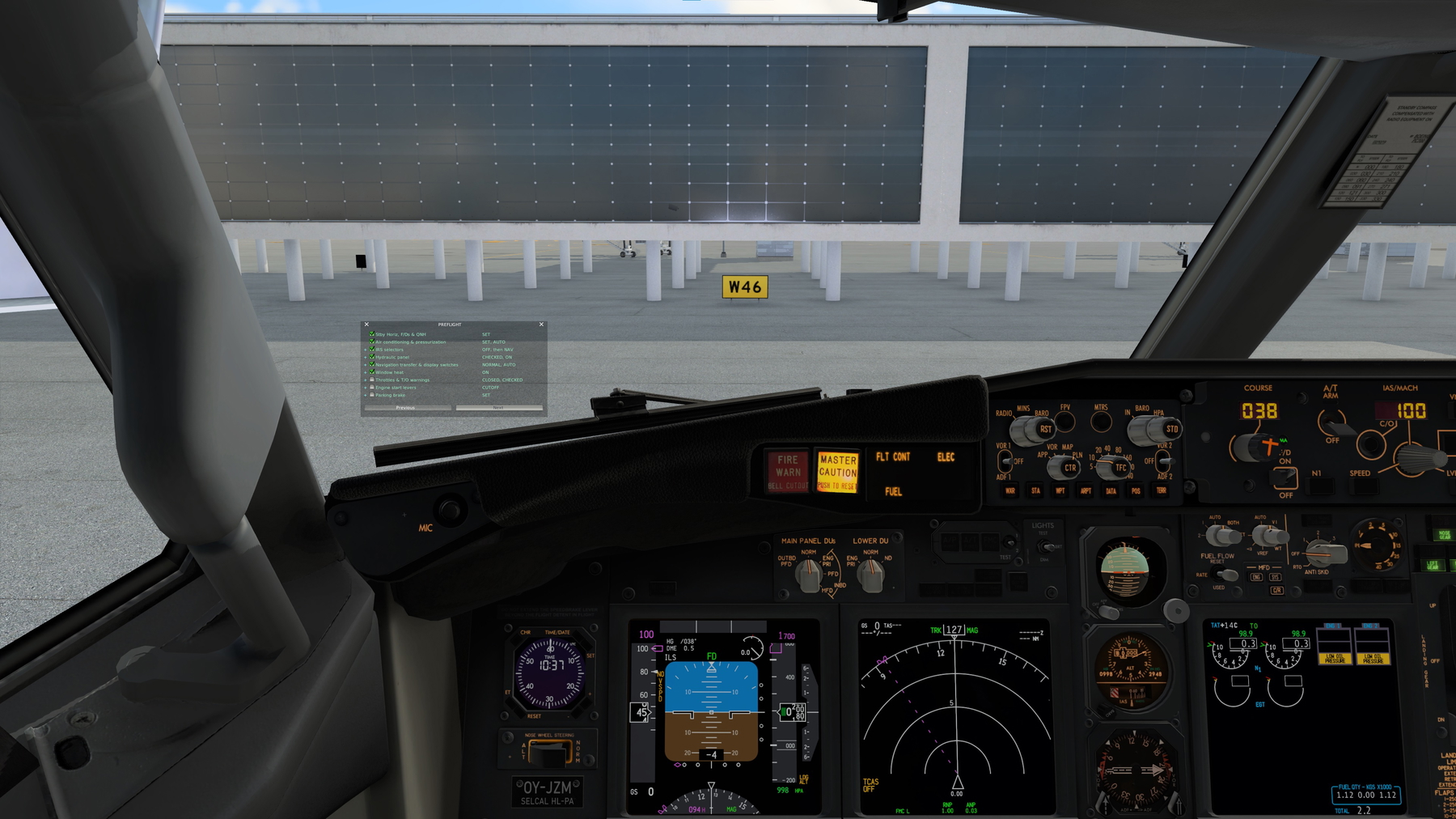Activate the TERR terrain display button
Screen dimensions: 1456x819
point(1162,491)
